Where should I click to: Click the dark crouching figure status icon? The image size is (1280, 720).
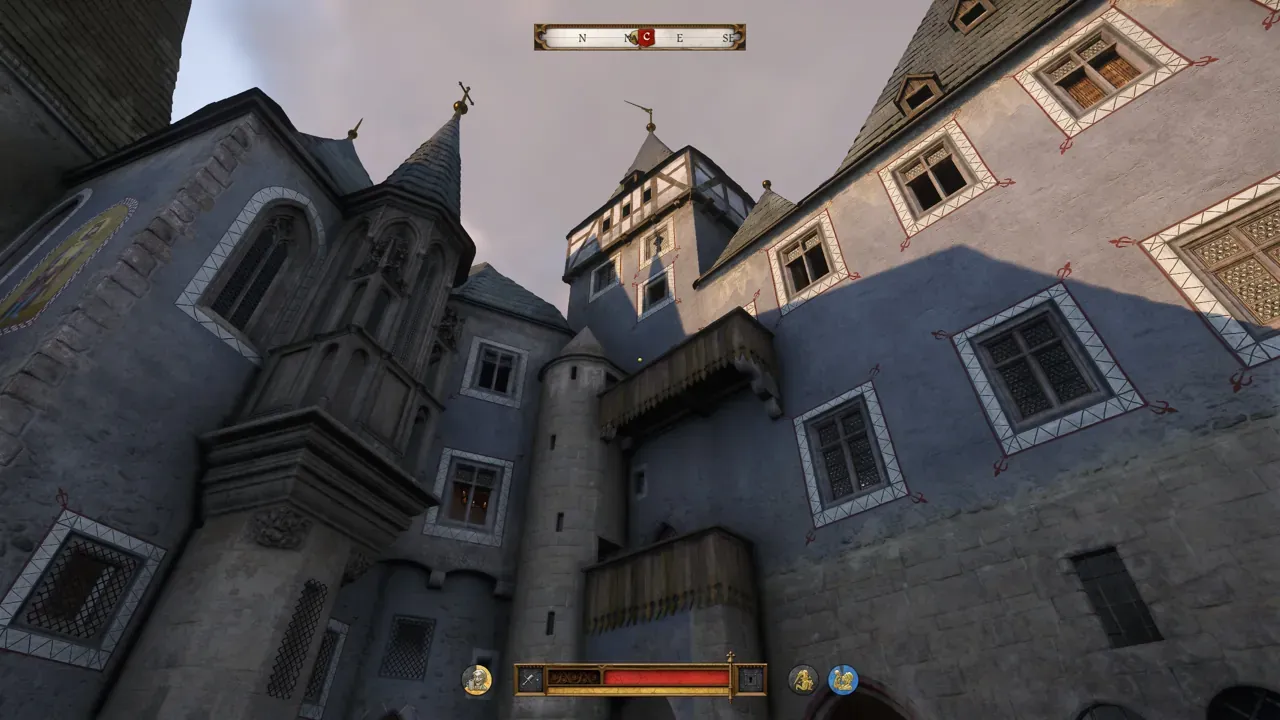click(803, 680)
